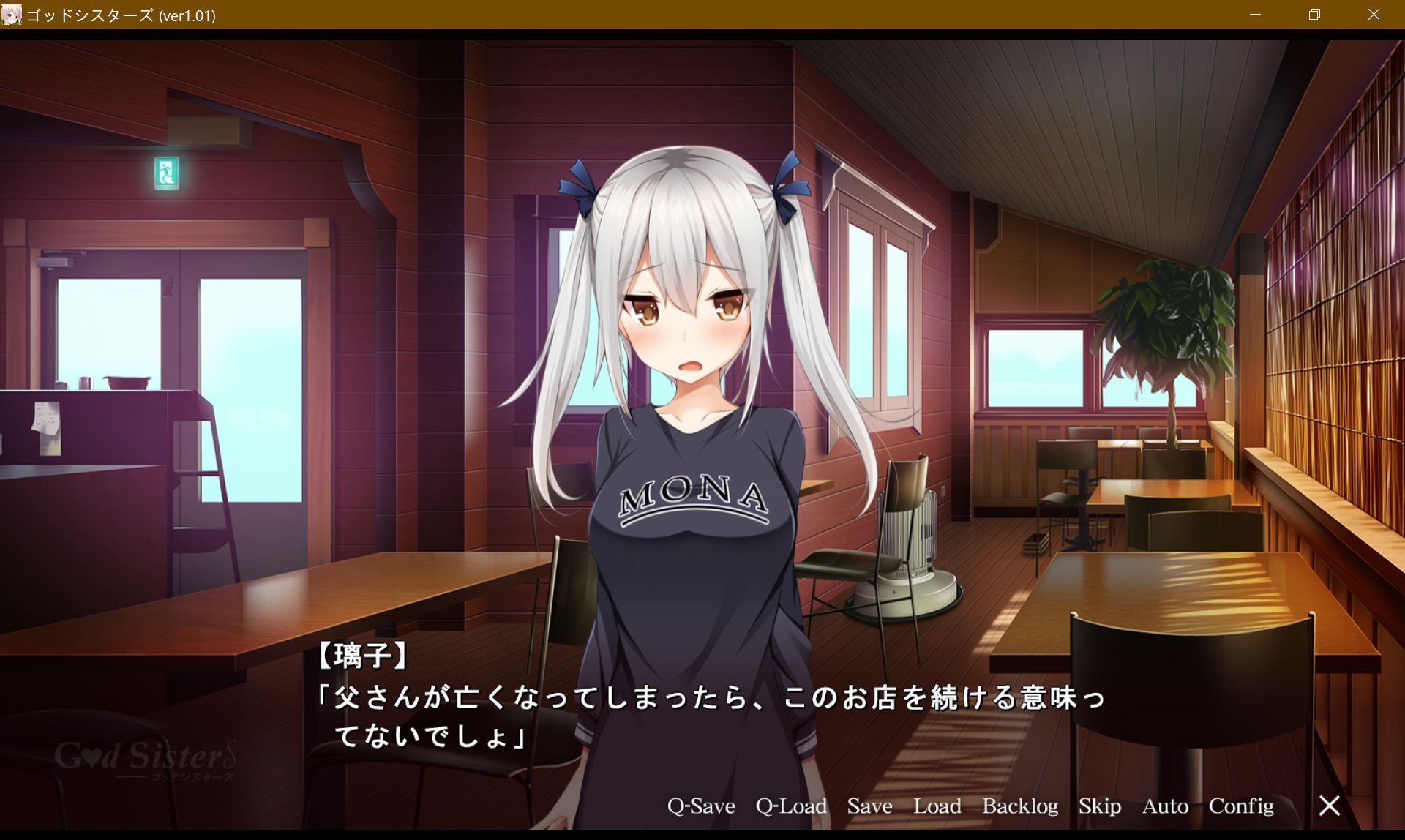Restore down the game window
Screen dimensions: 1405x840
tap(1314, 15)
